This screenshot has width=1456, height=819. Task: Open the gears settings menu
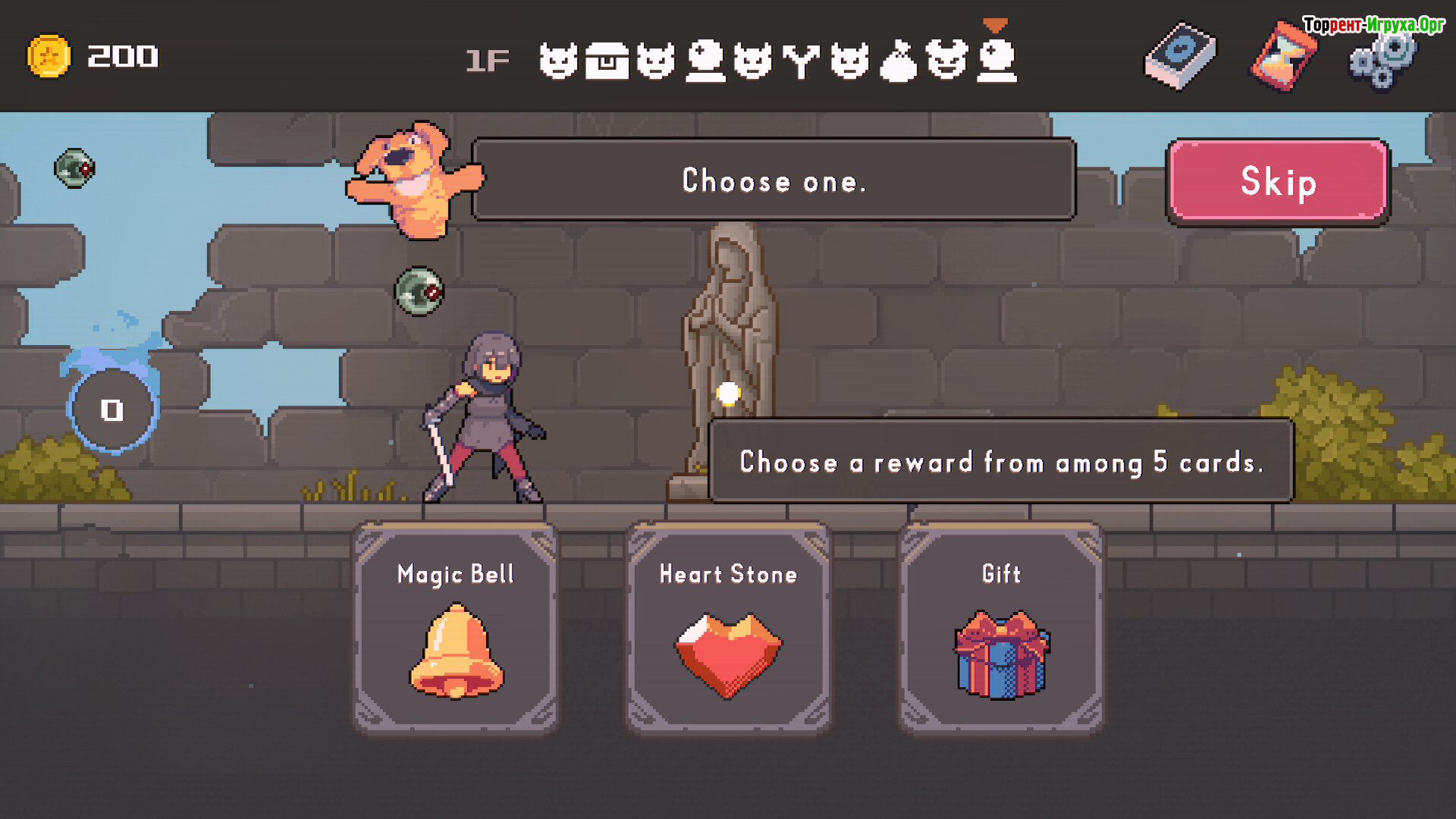1381,60
